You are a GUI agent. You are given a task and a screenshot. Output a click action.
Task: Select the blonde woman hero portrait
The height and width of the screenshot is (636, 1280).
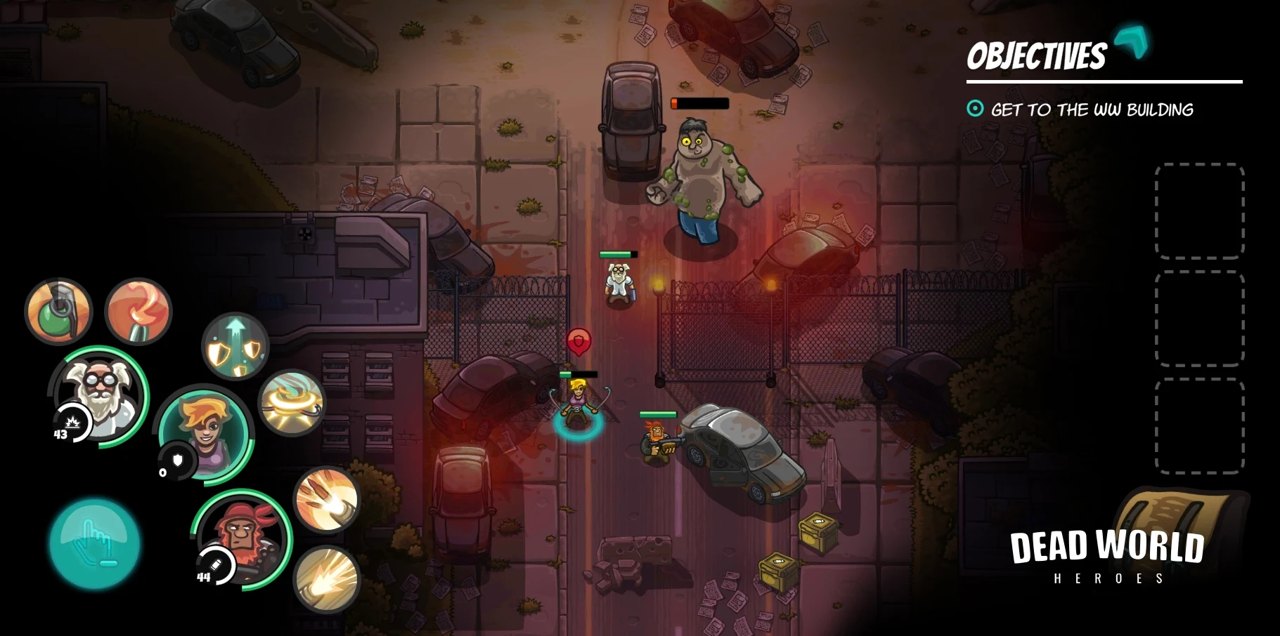(x=204, y=433)
